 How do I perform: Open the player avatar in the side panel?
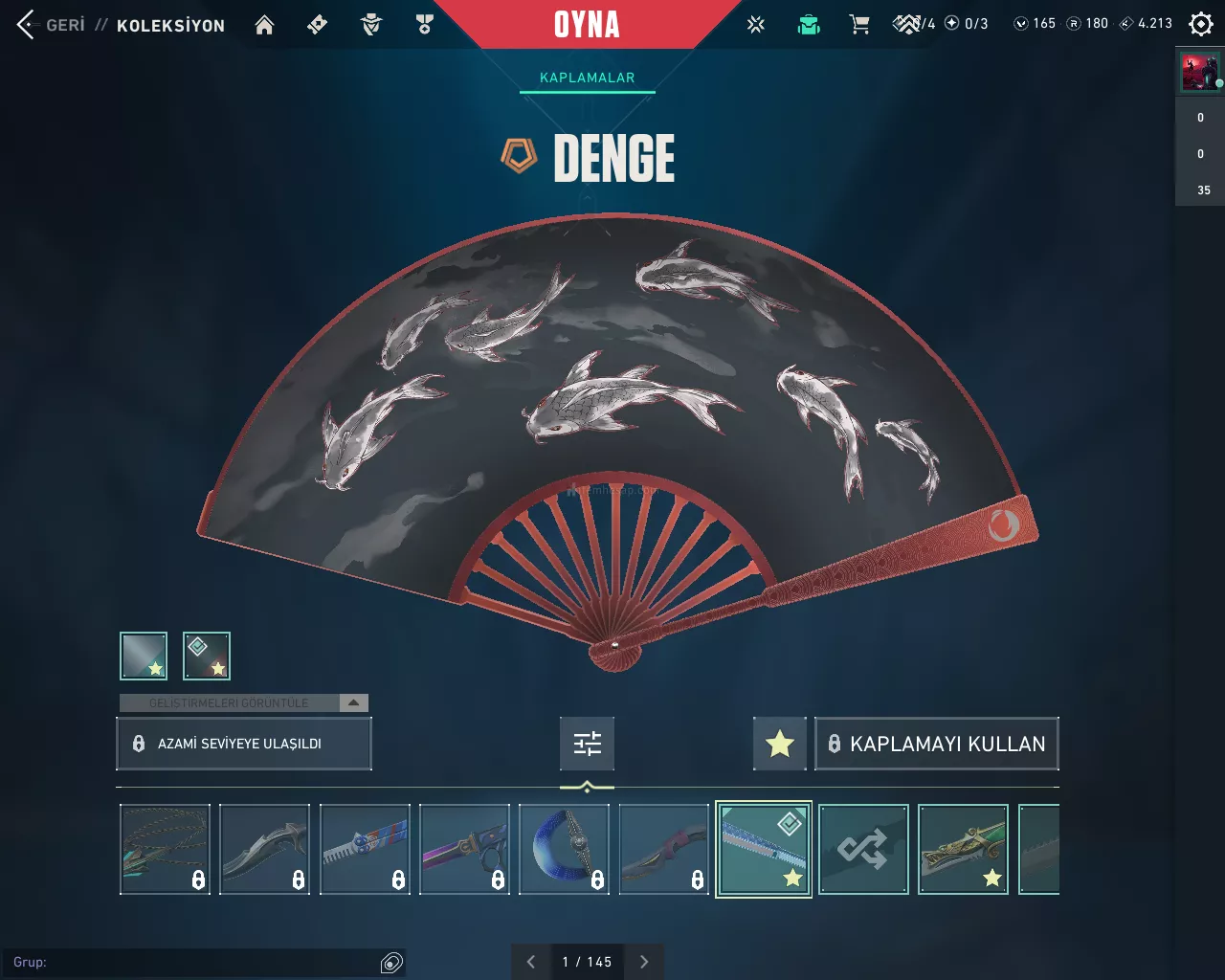(x=1200, y=73)
